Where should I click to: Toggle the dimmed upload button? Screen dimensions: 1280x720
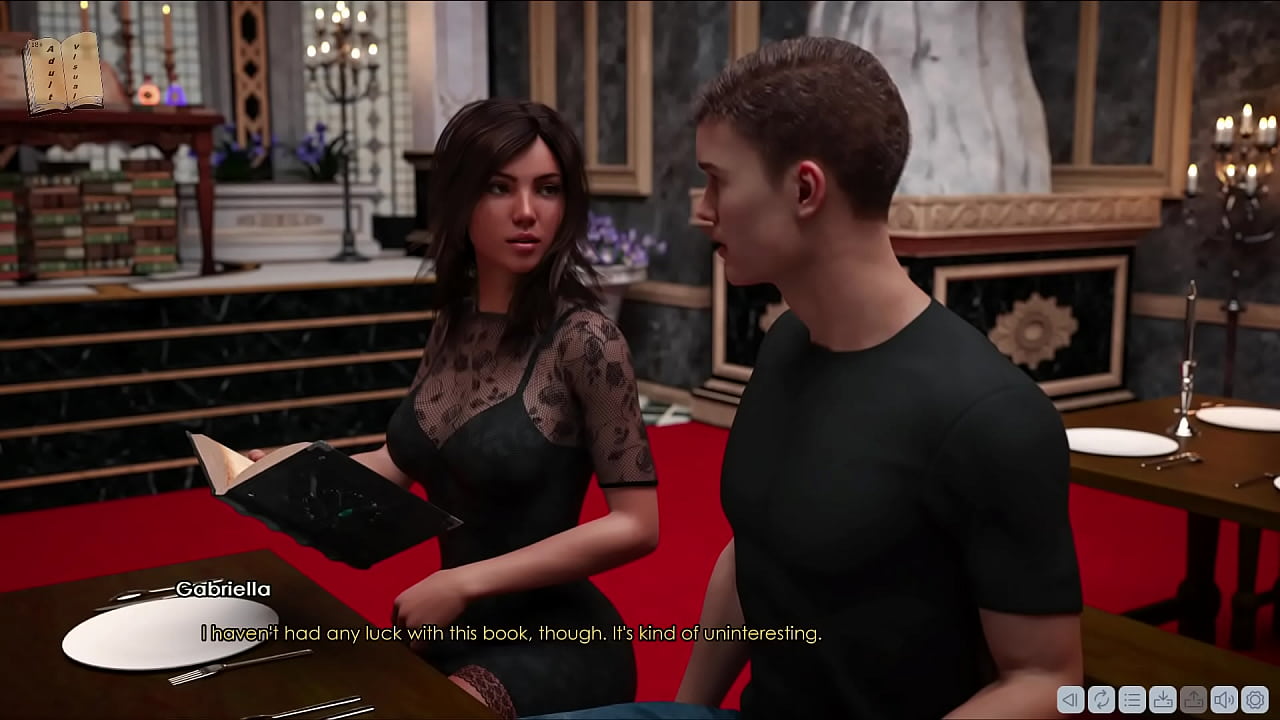[x=1192, y=702]
